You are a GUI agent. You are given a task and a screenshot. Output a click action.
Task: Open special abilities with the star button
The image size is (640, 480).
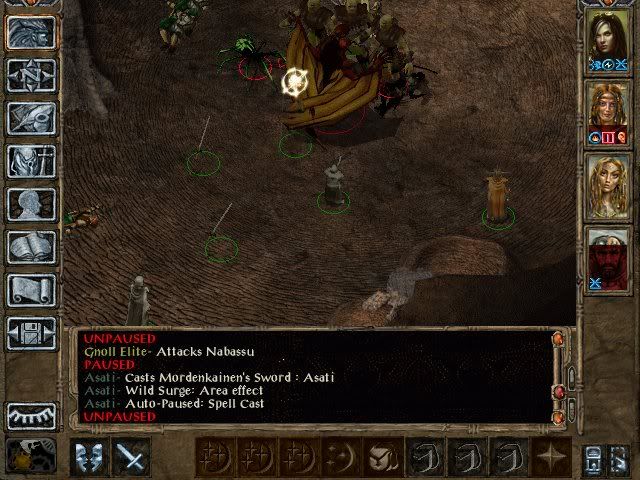550,456
